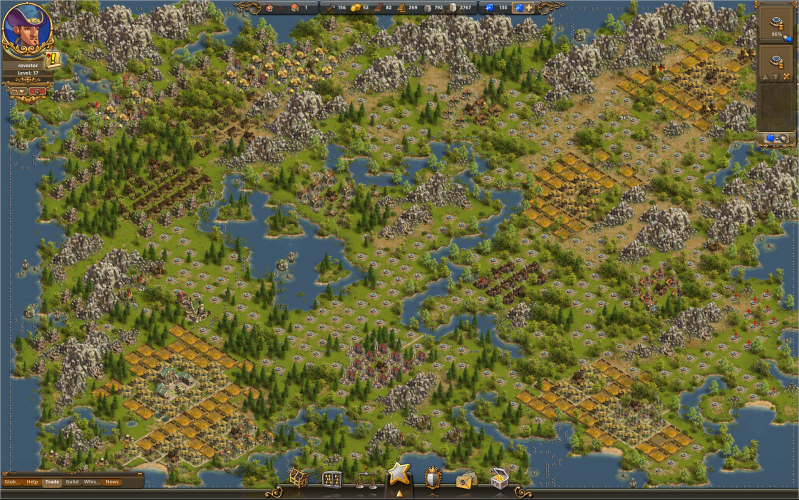Viewport: 799px width, 500px height.
Task: Open the quest book with exclamation mark
Action: click(53, 60)
